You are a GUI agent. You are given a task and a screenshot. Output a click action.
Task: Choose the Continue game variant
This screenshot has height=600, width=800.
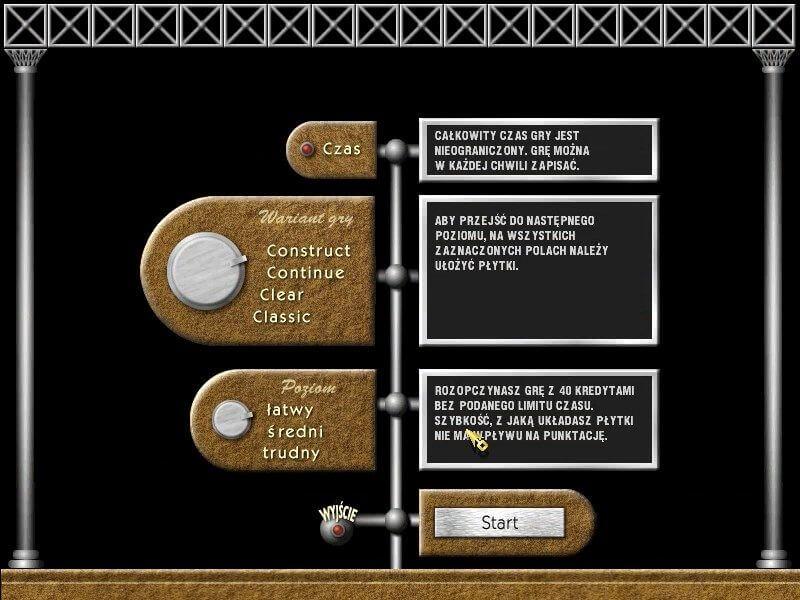pos(305,272)
